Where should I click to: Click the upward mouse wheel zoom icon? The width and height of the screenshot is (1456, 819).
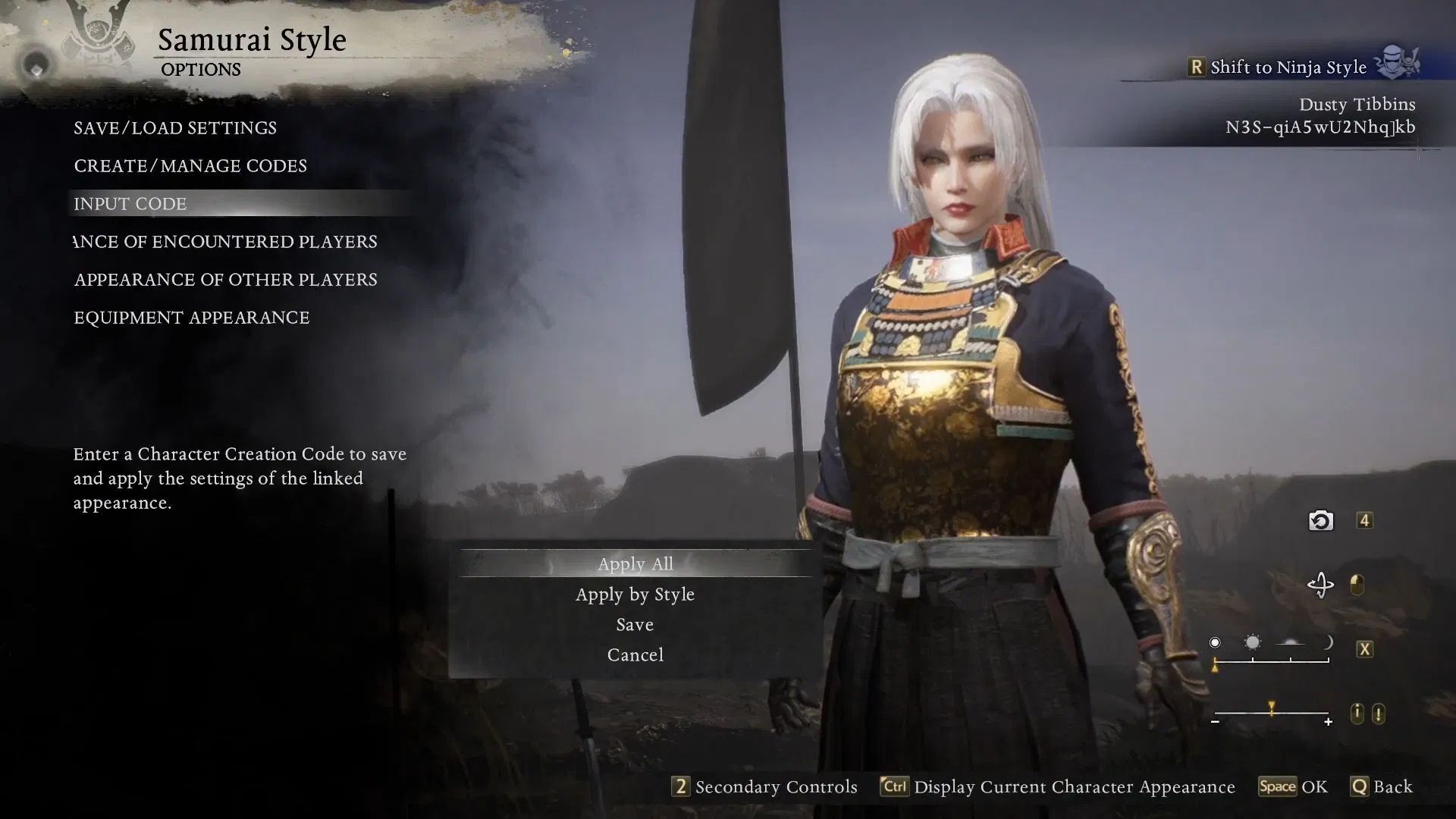[x=1357, y=713]
